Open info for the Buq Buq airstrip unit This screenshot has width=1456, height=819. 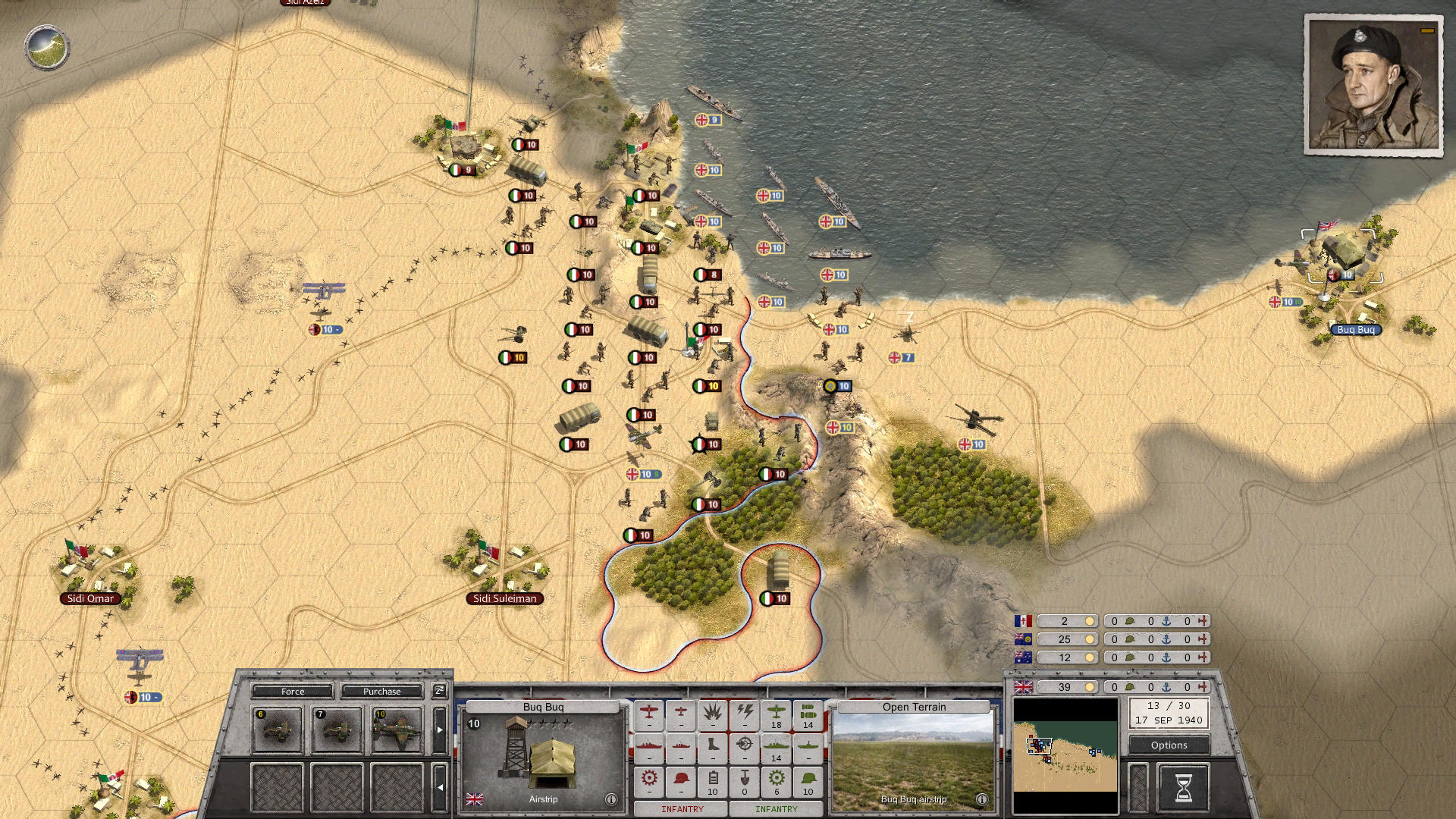pyautogui.click(x=611, y=799)
